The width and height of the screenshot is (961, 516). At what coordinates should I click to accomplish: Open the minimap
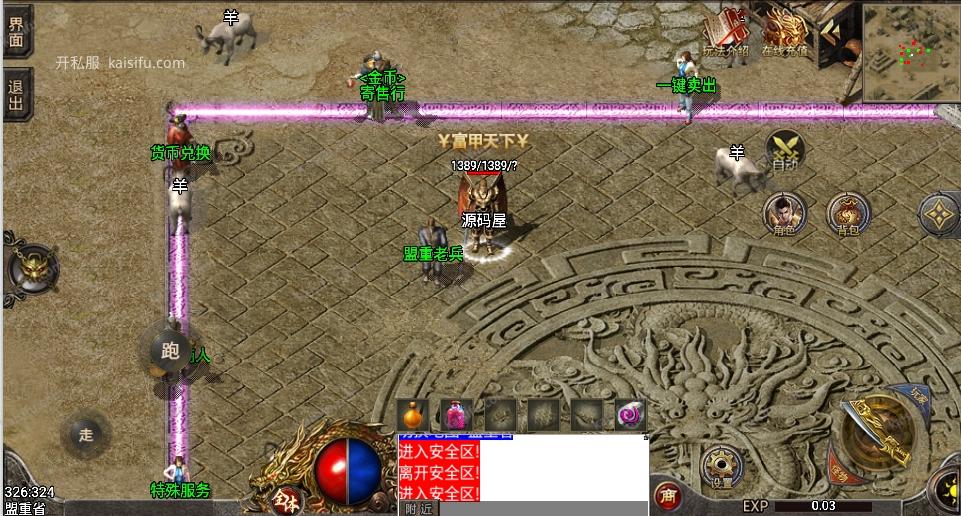tap(910, 50)
